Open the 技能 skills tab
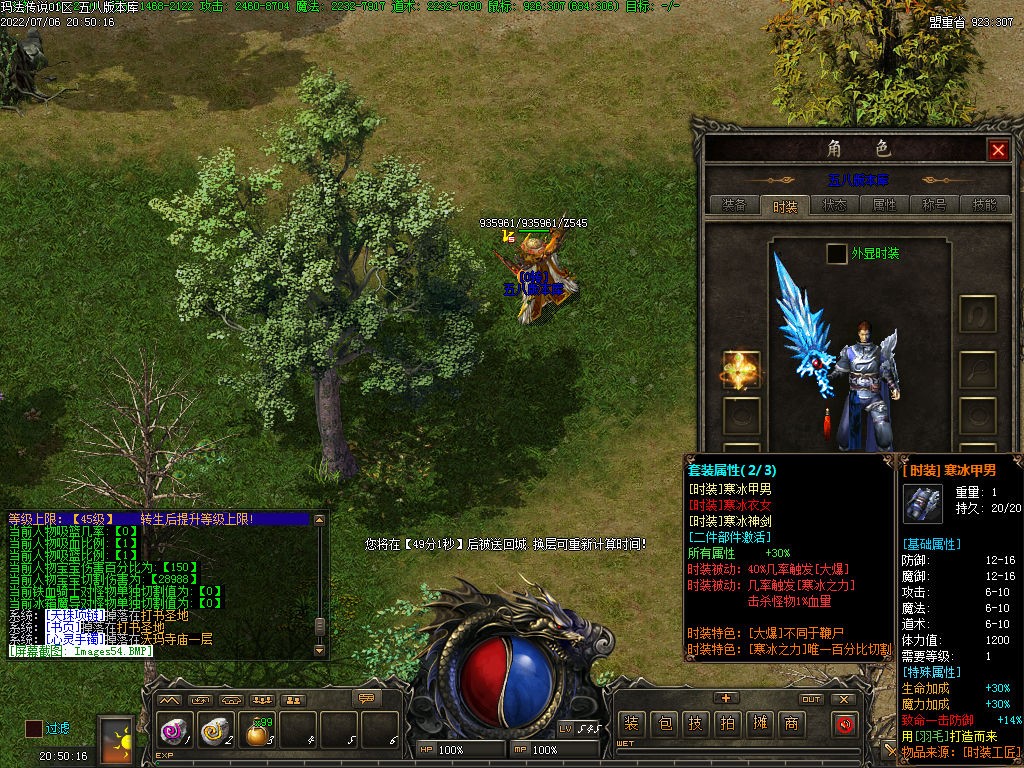 coord(984,205)
